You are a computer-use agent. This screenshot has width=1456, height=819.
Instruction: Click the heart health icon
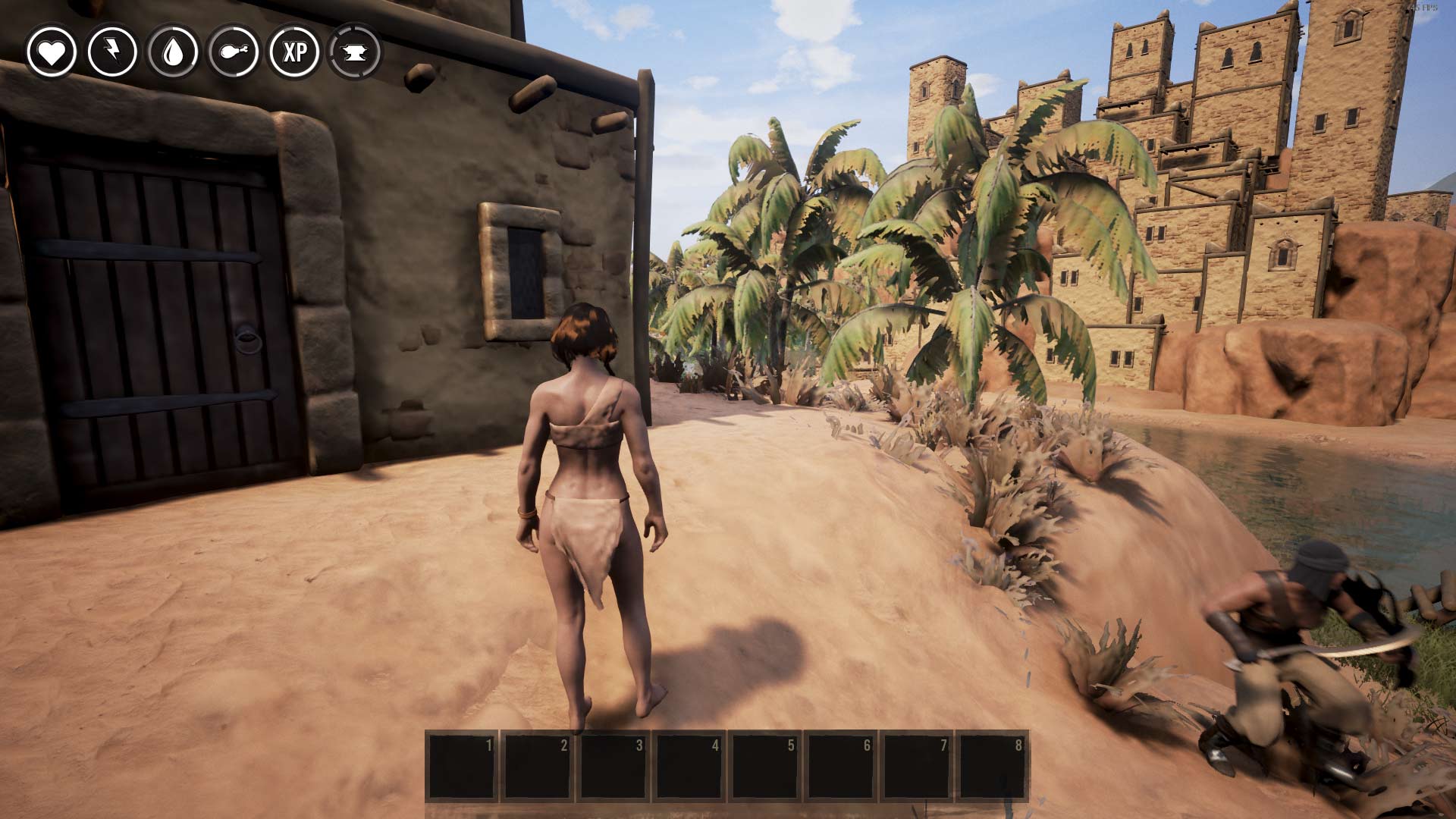[x=52, y=52]
